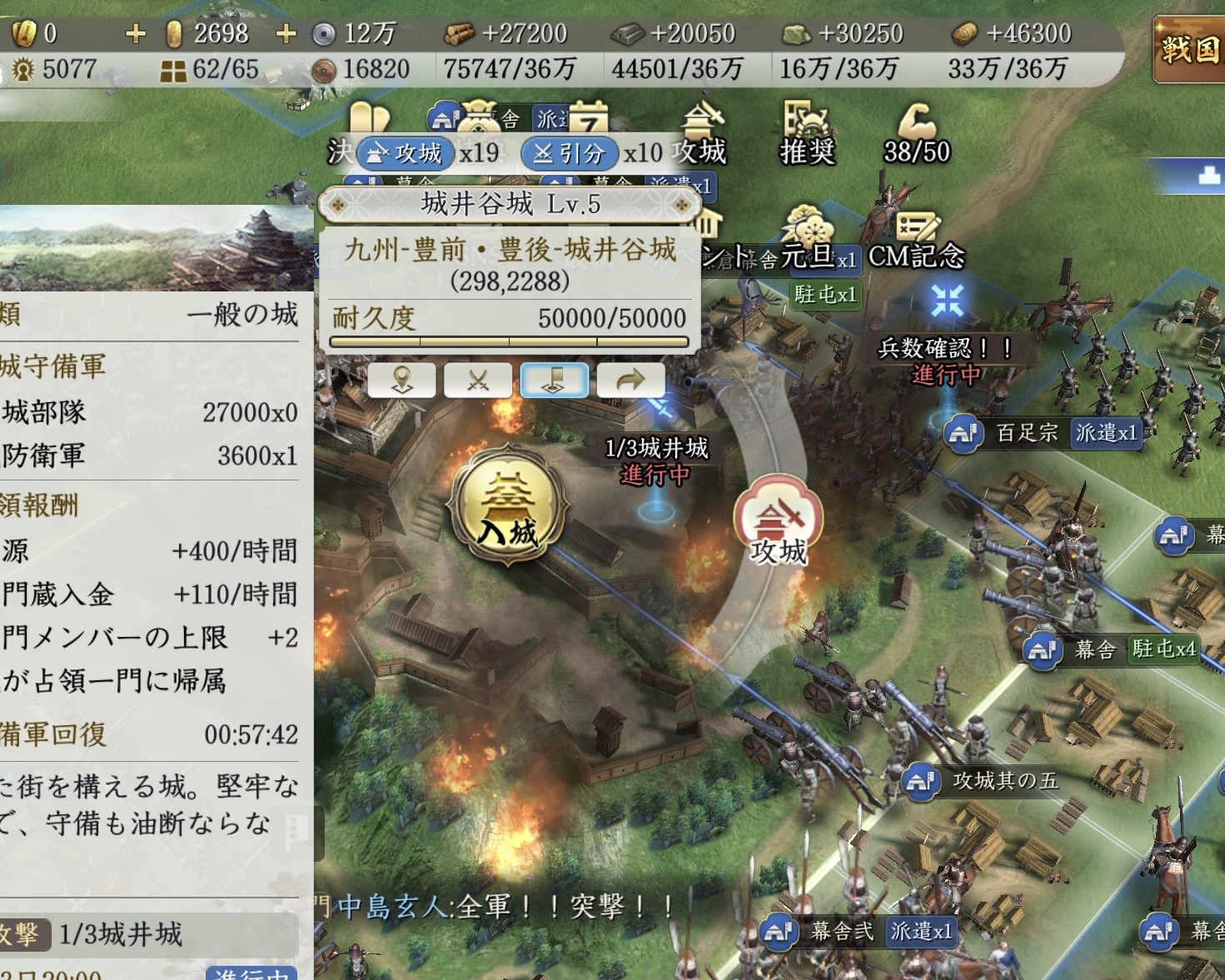Select the blue 攻城 x19 pill
1225x980 pixels.
406,153
